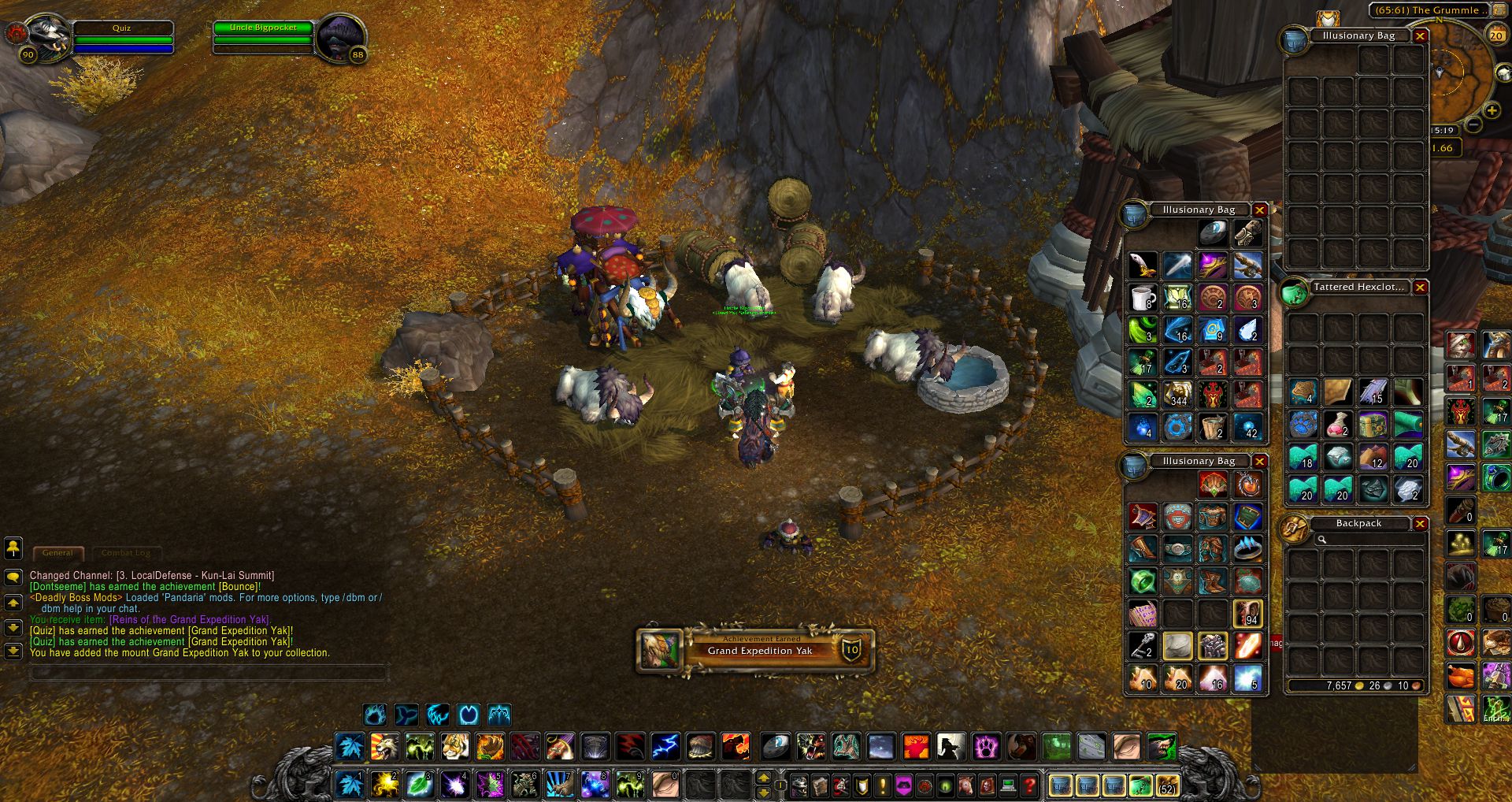Cast the green leaf spell on hotkey 3
The width and height of the screenshot is (1512, 802).
(419, 785)
